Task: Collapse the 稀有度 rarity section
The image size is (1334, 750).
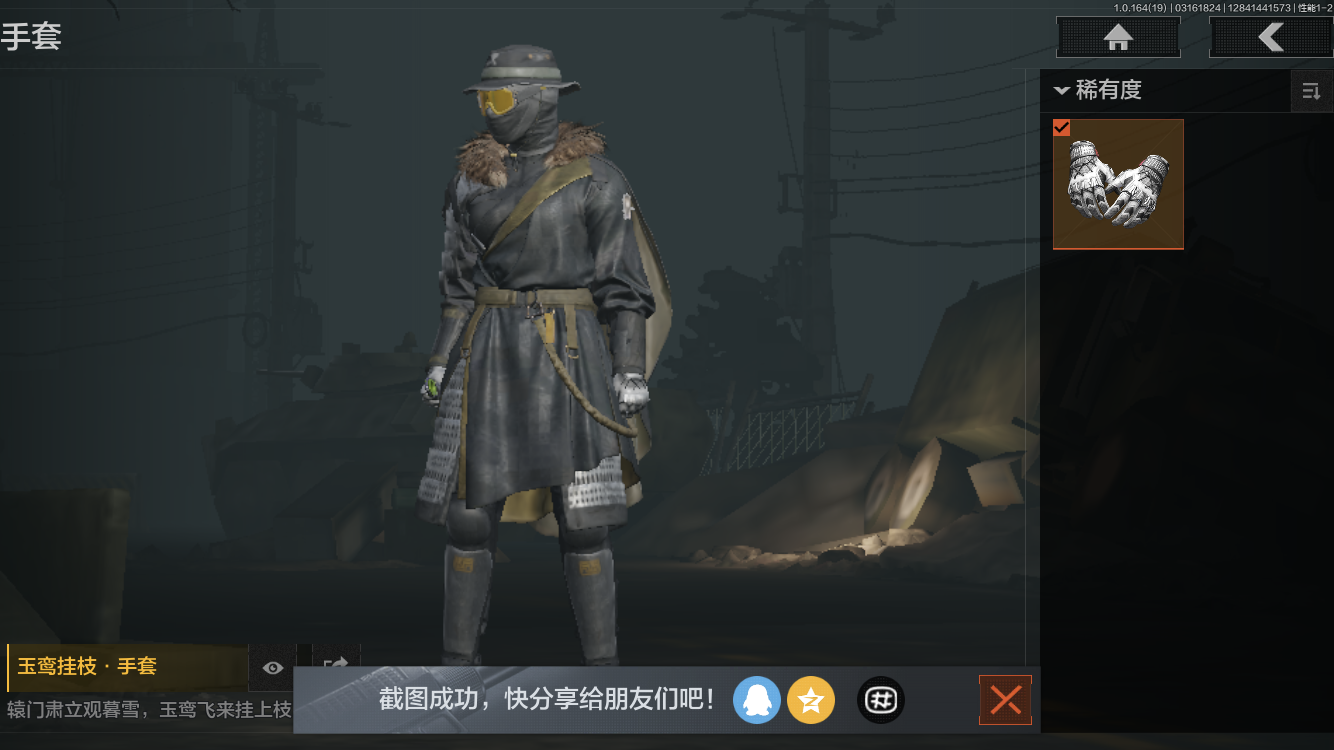Action: (1062, 90)
